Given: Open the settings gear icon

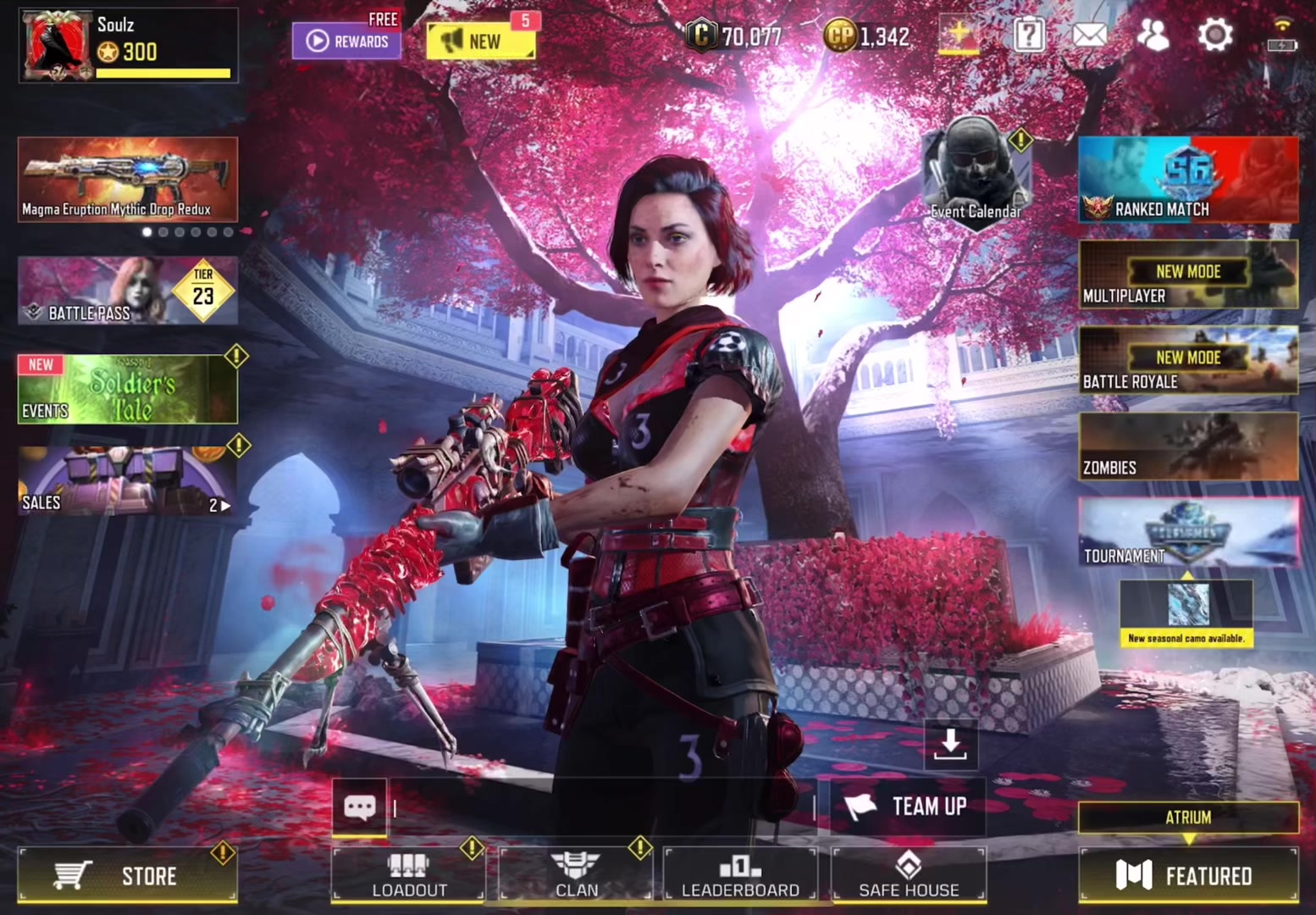Looking at the screenshot, I should 1215,35.
